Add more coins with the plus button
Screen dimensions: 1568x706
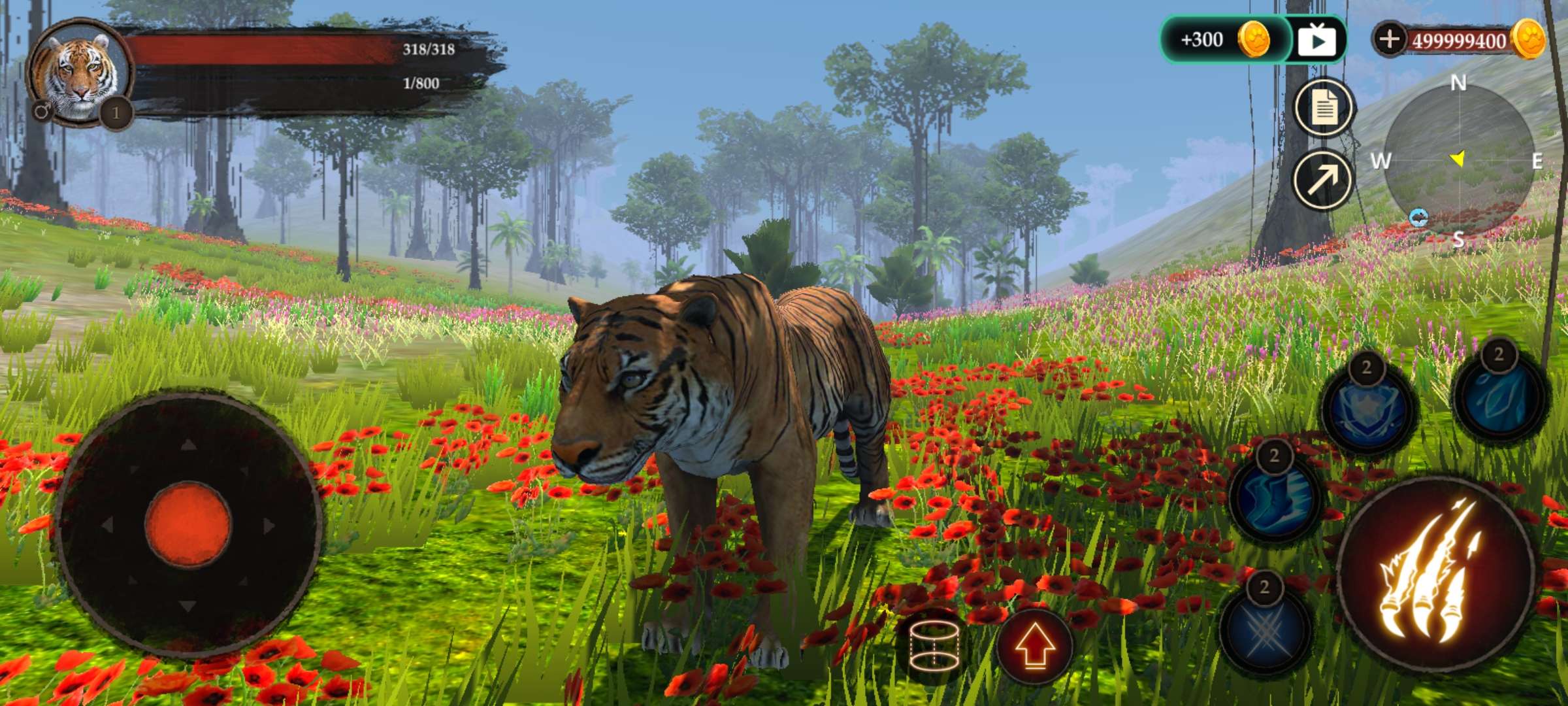pyautogui.click(x=1389, y=39)
